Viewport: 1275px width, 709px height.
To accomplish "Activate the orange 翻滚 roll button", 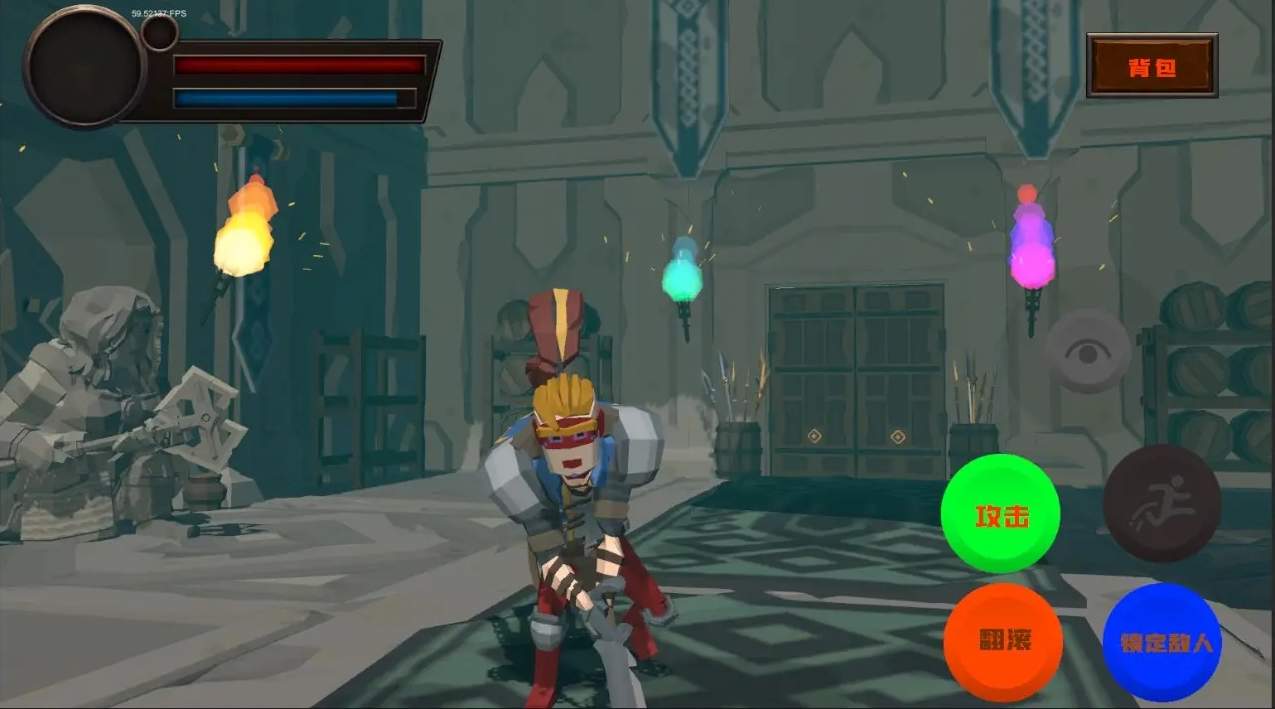I will click(1003, 642).
